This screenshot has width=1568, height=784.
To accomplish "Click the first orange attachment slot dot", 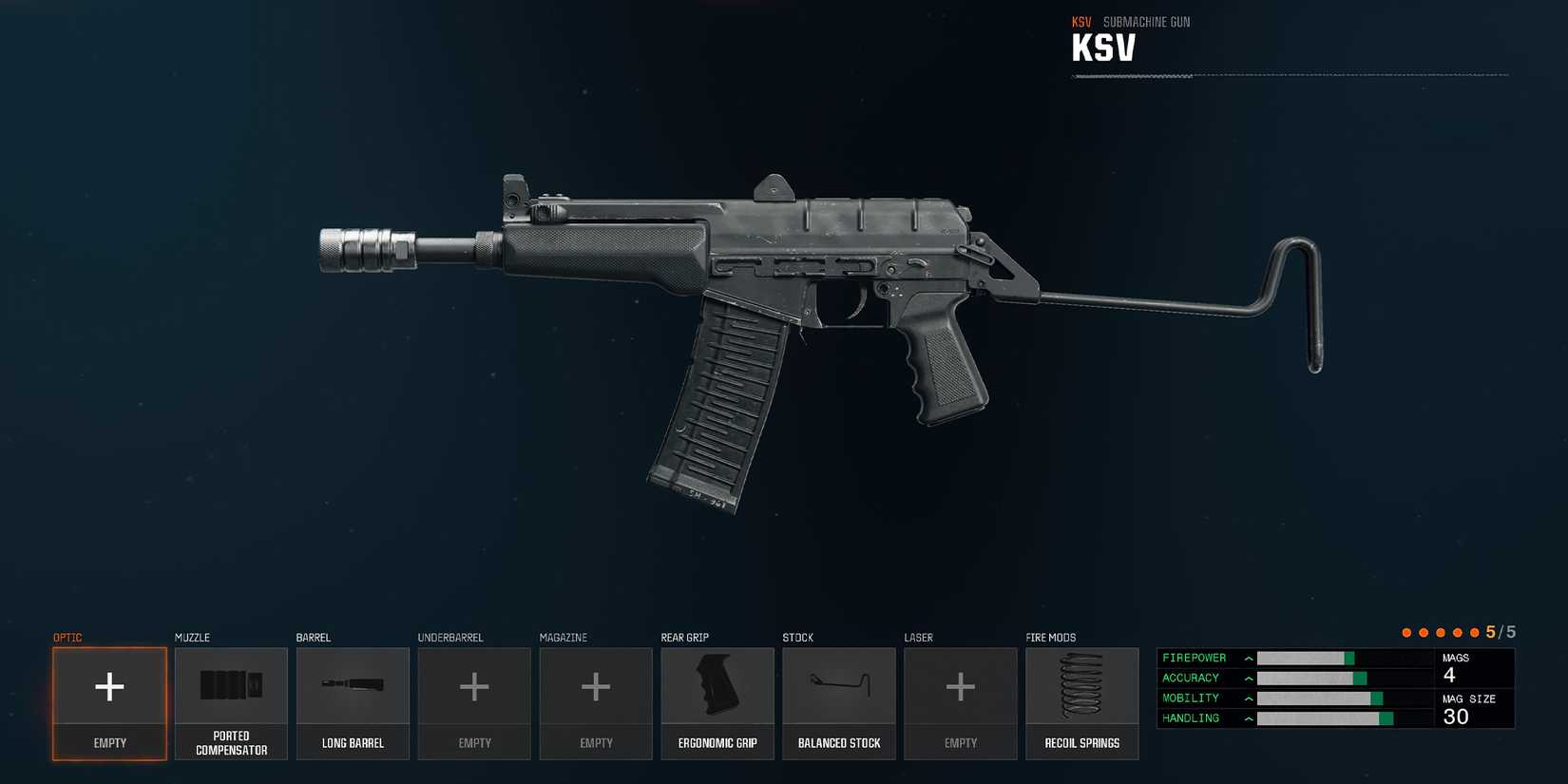I will pyautogui.click(x=1406, y=632).
